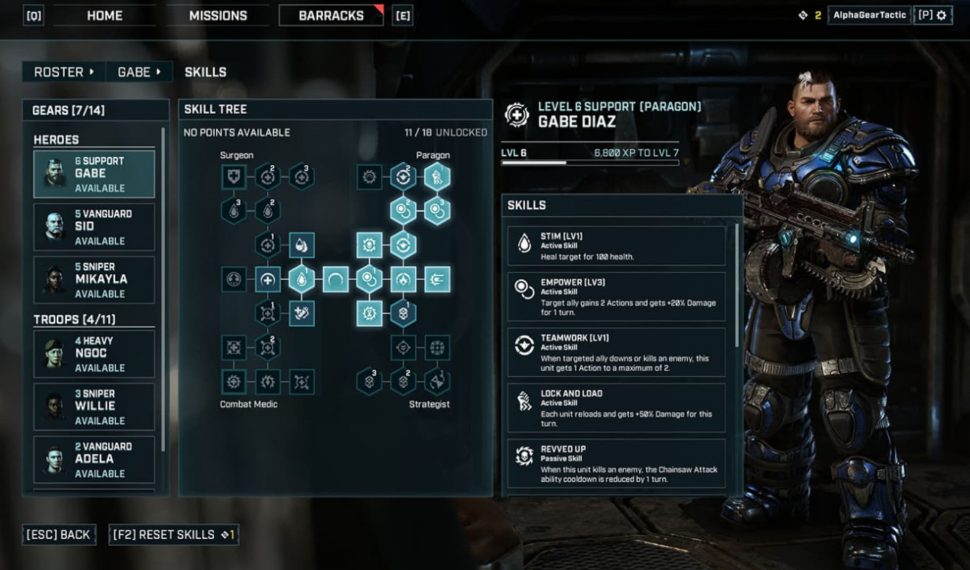Choose Vanguard Adela from the troops
The width and height of the screenshot is (970, 570).
(94, 460)
